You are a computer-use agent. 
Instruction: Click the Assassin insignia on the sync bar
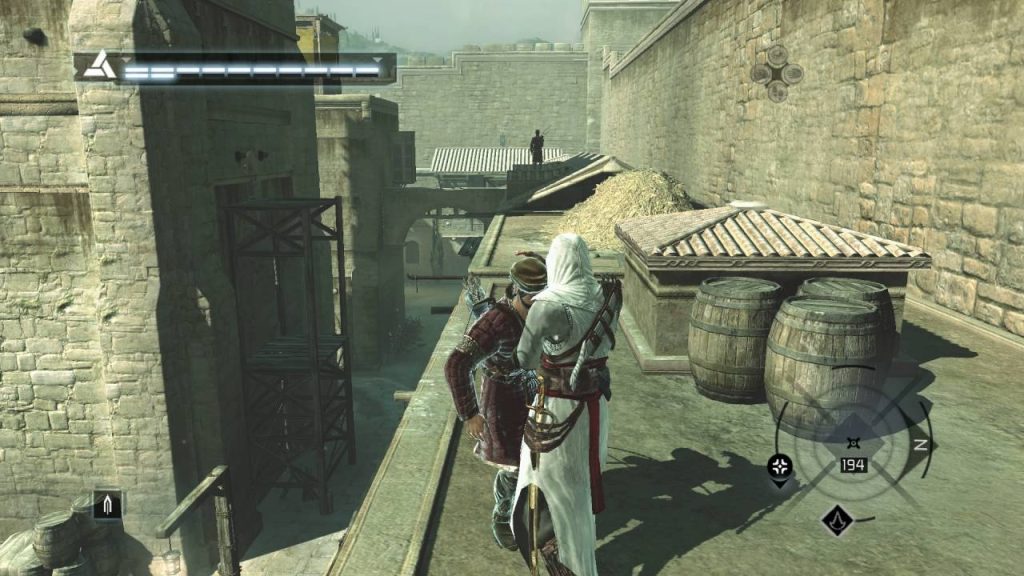(x=98, y=67)
